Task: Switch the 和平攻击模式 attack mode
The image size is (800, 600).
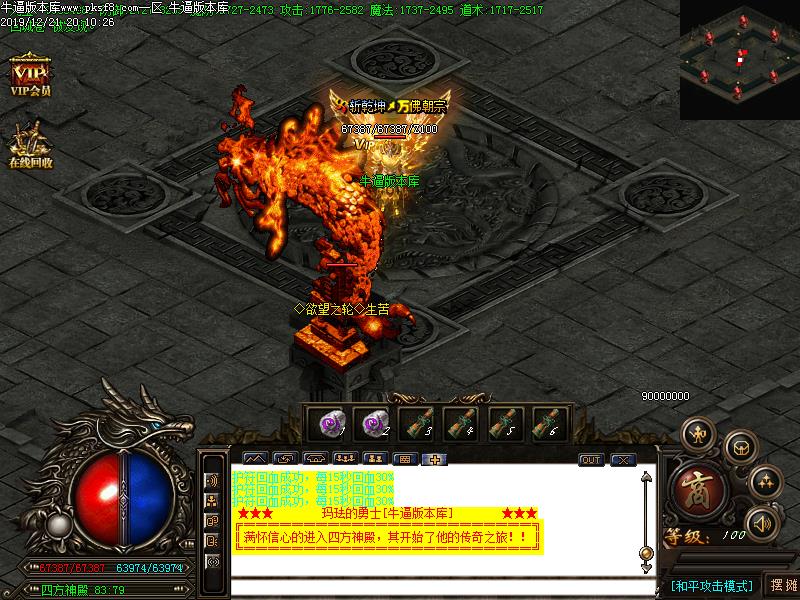Action: coord(711,585)
